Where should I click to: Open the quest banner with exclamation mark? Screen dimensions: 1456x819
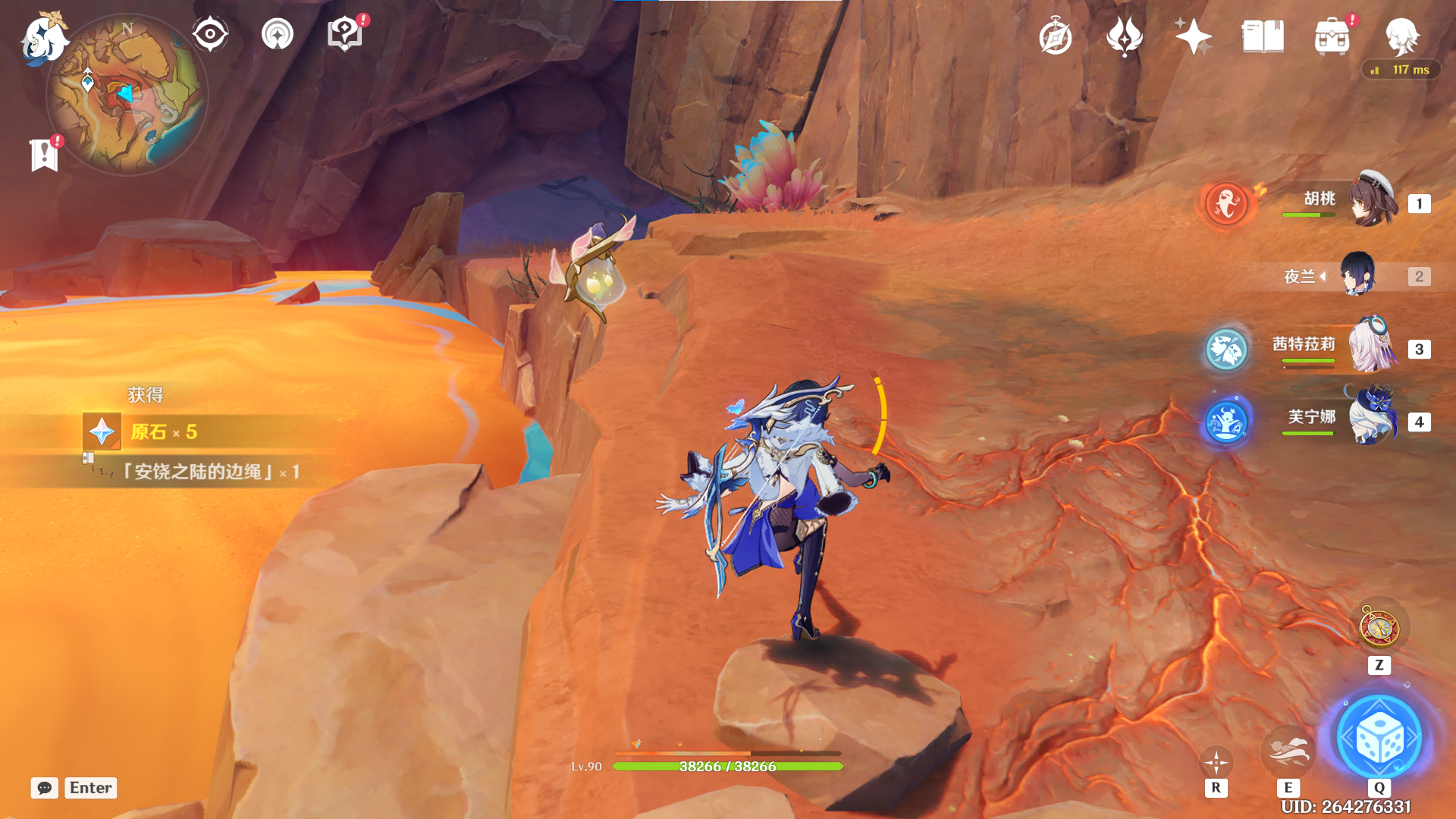(x=45, y=155)
